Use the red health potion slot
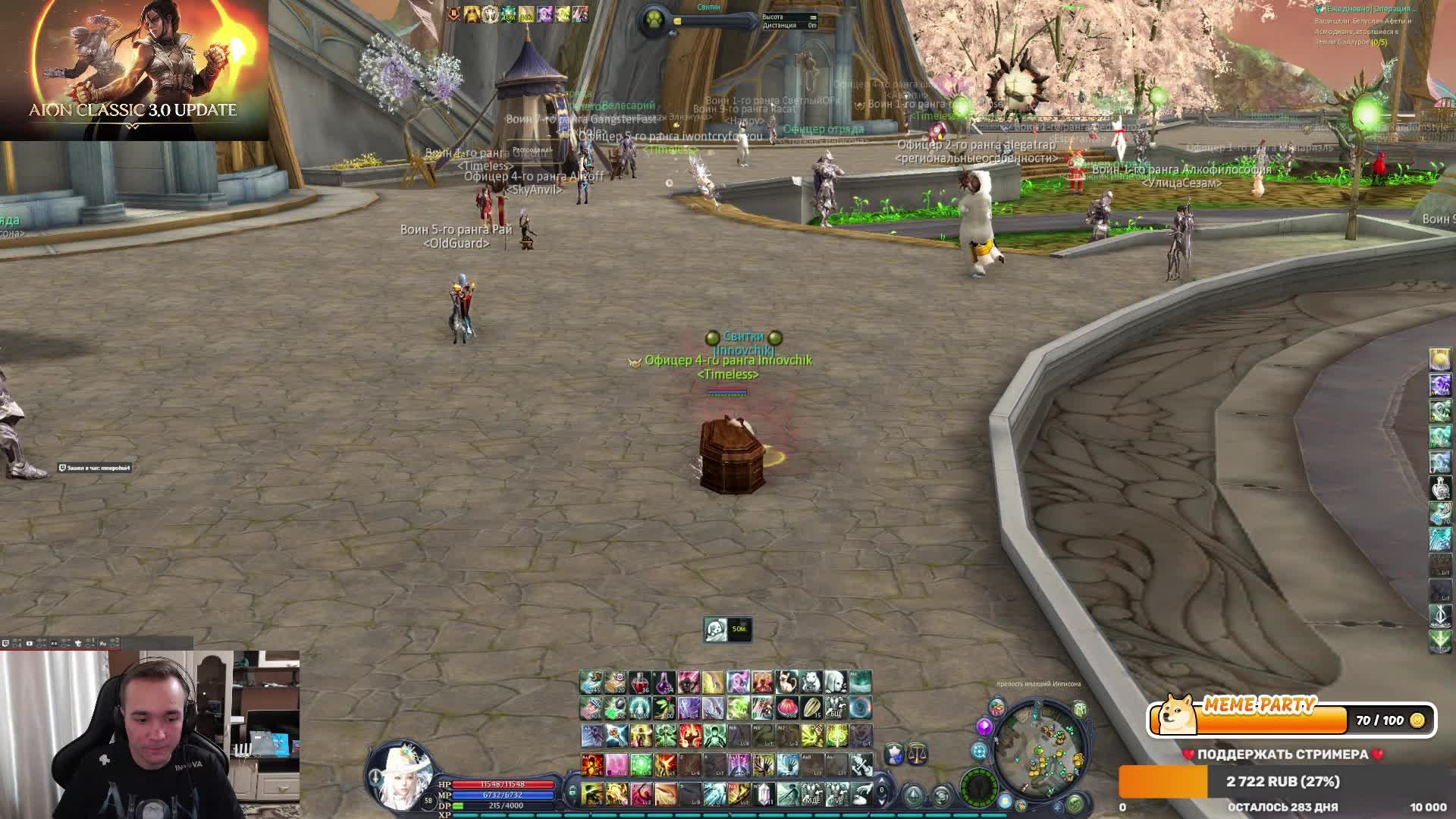This screenshot has height=819, width=1456. [x=639, y=682]
